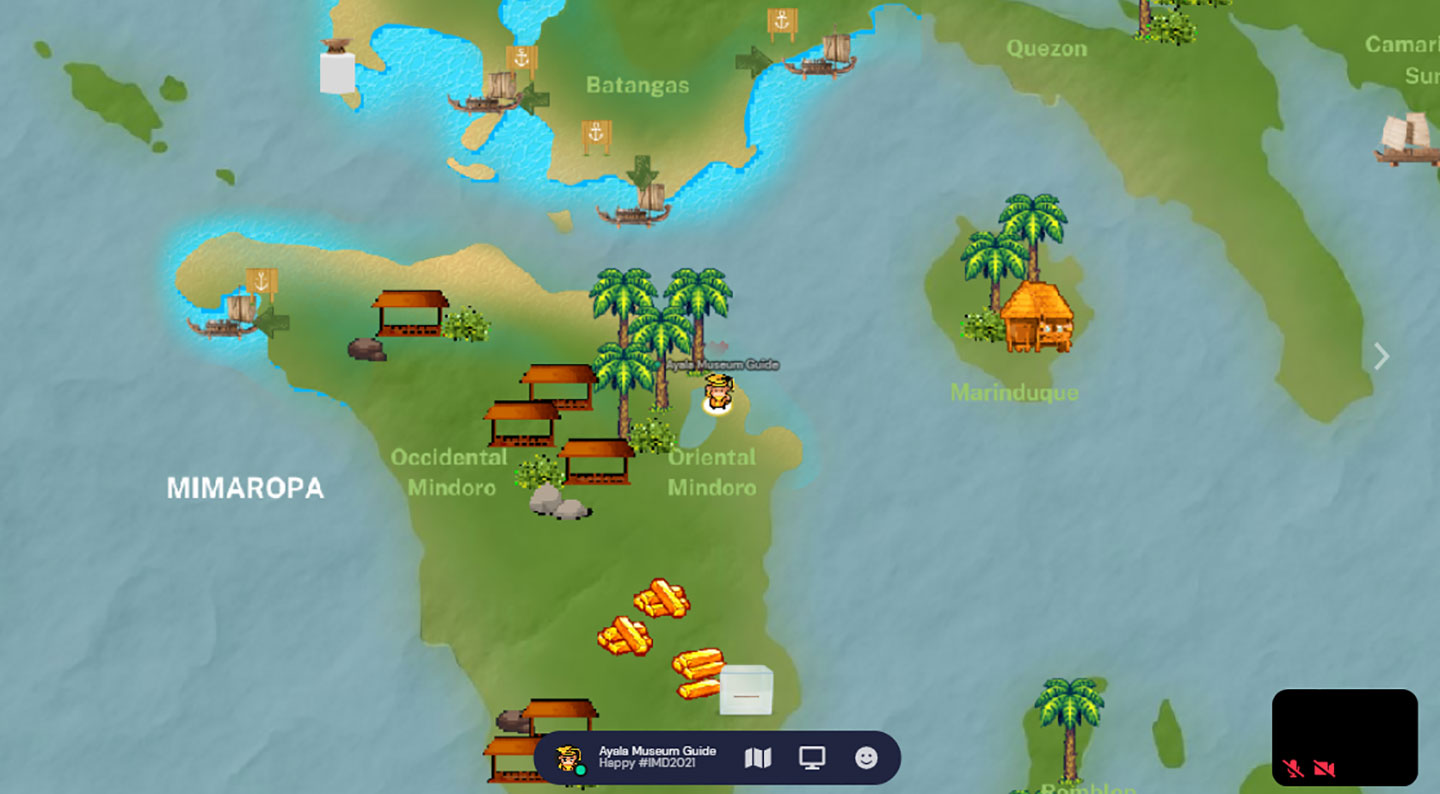Open the Ayala Museum Guide name and status
This screenshot has width=1440, height=794.
click(x=657, y=757)
